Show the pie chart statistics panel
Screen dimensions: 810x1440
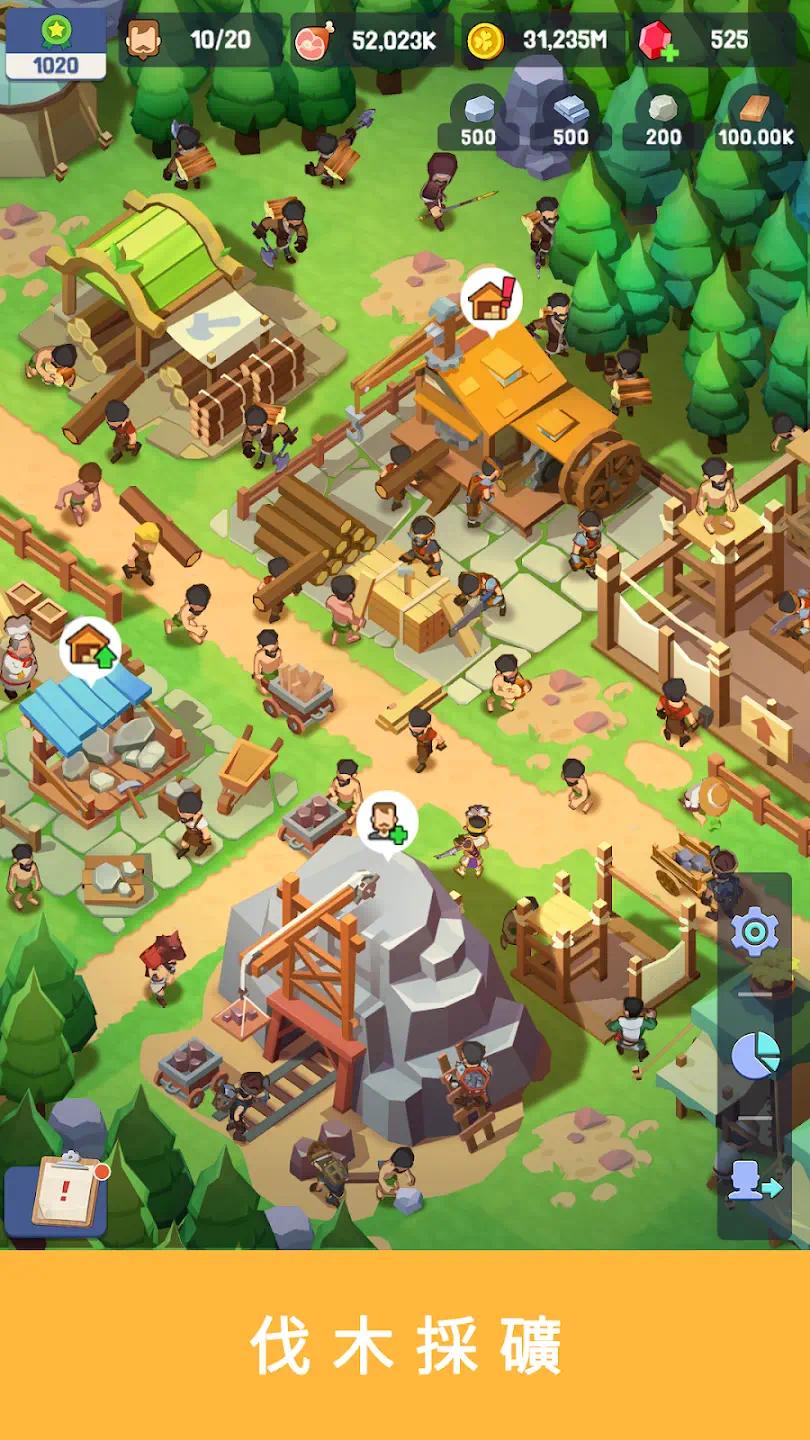coord(755,1056)
